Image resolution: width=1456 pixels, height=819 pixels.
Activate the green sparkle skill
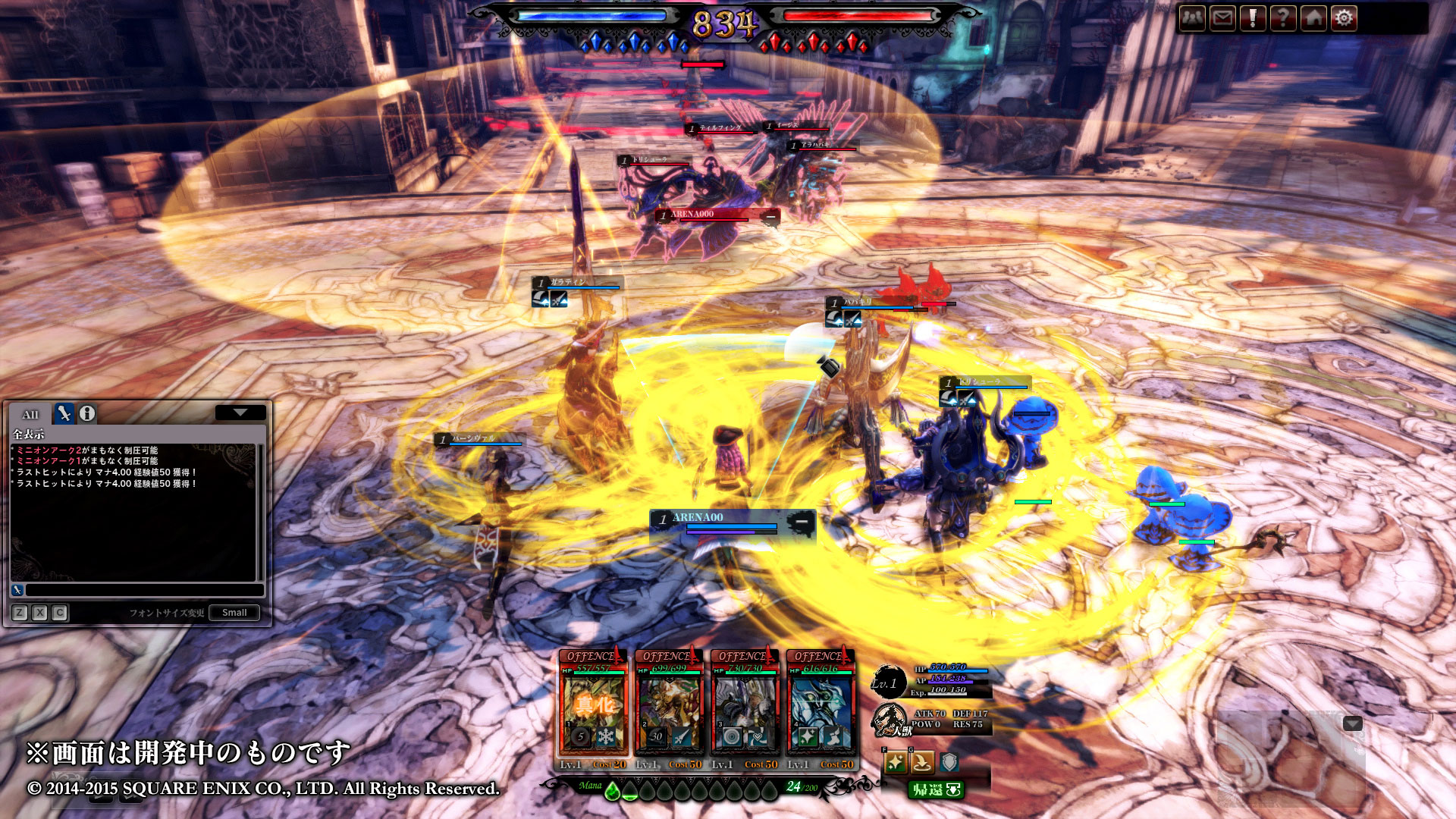tap(896, 762)
